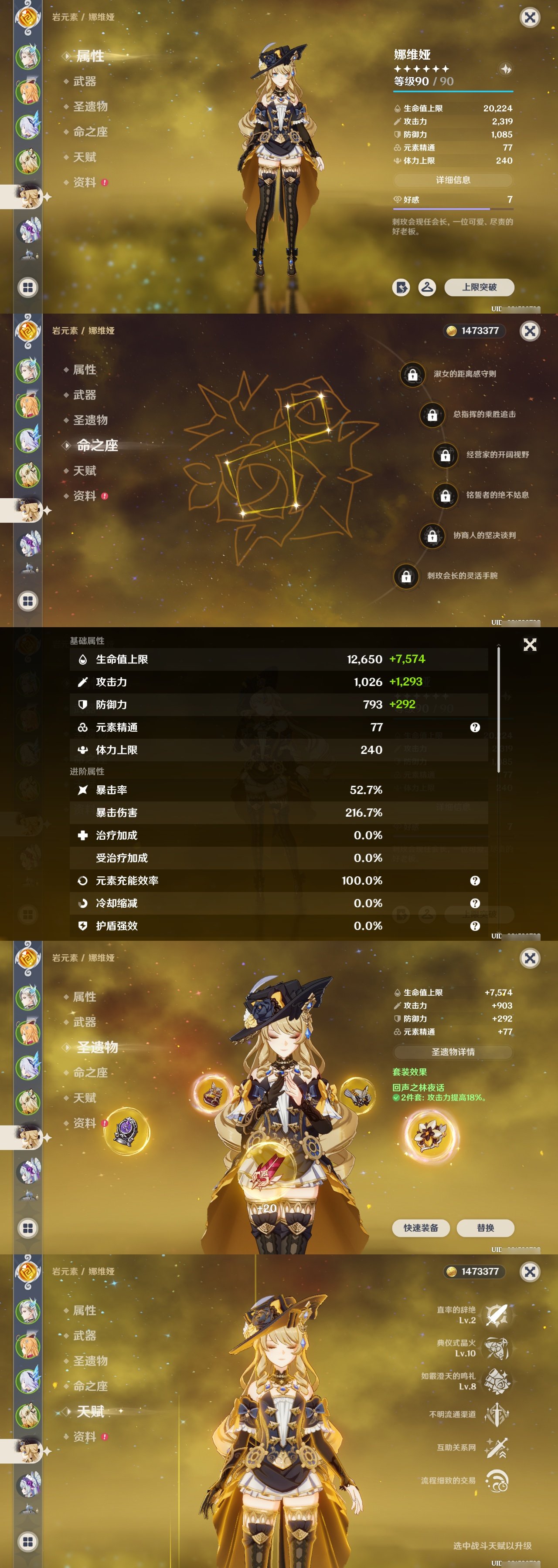The image size is (558, 1568).
Task: Toggle the 铭誓者的绝不姑息 constellation lock
Action: 445,496
